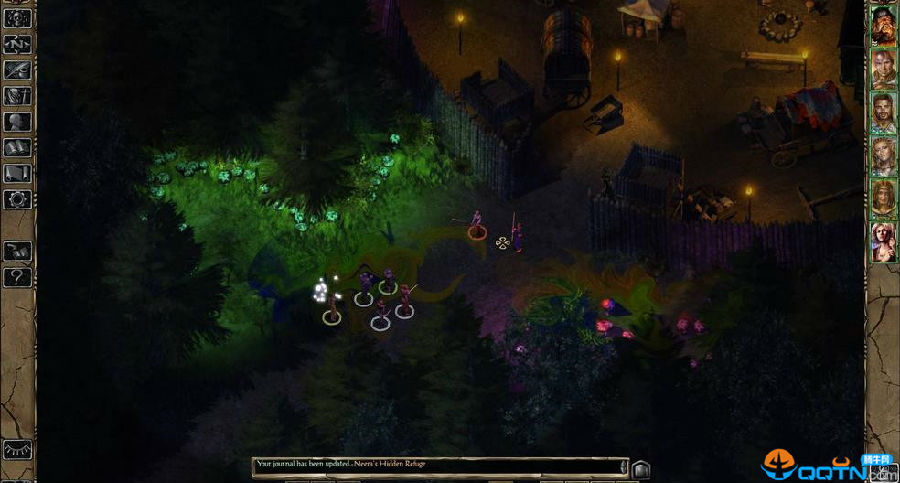Open the party inventory screen

(x=17, y=97)
